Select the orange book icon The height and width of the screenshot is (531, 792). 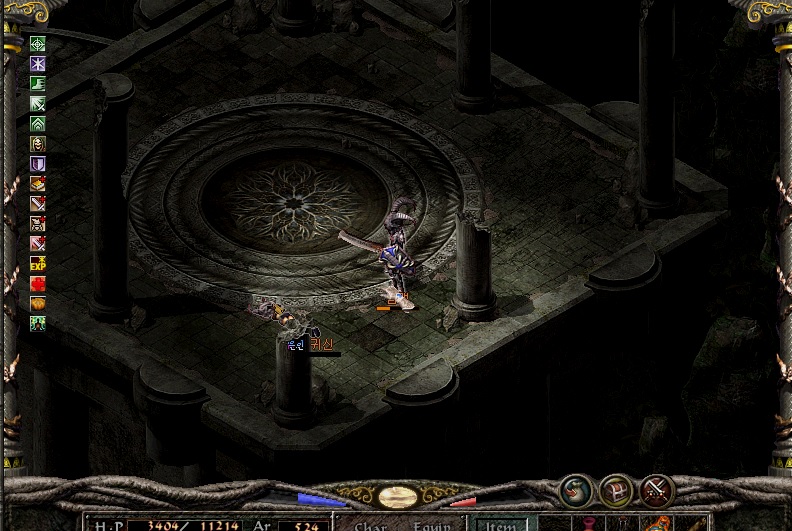[x=38, y=184]
